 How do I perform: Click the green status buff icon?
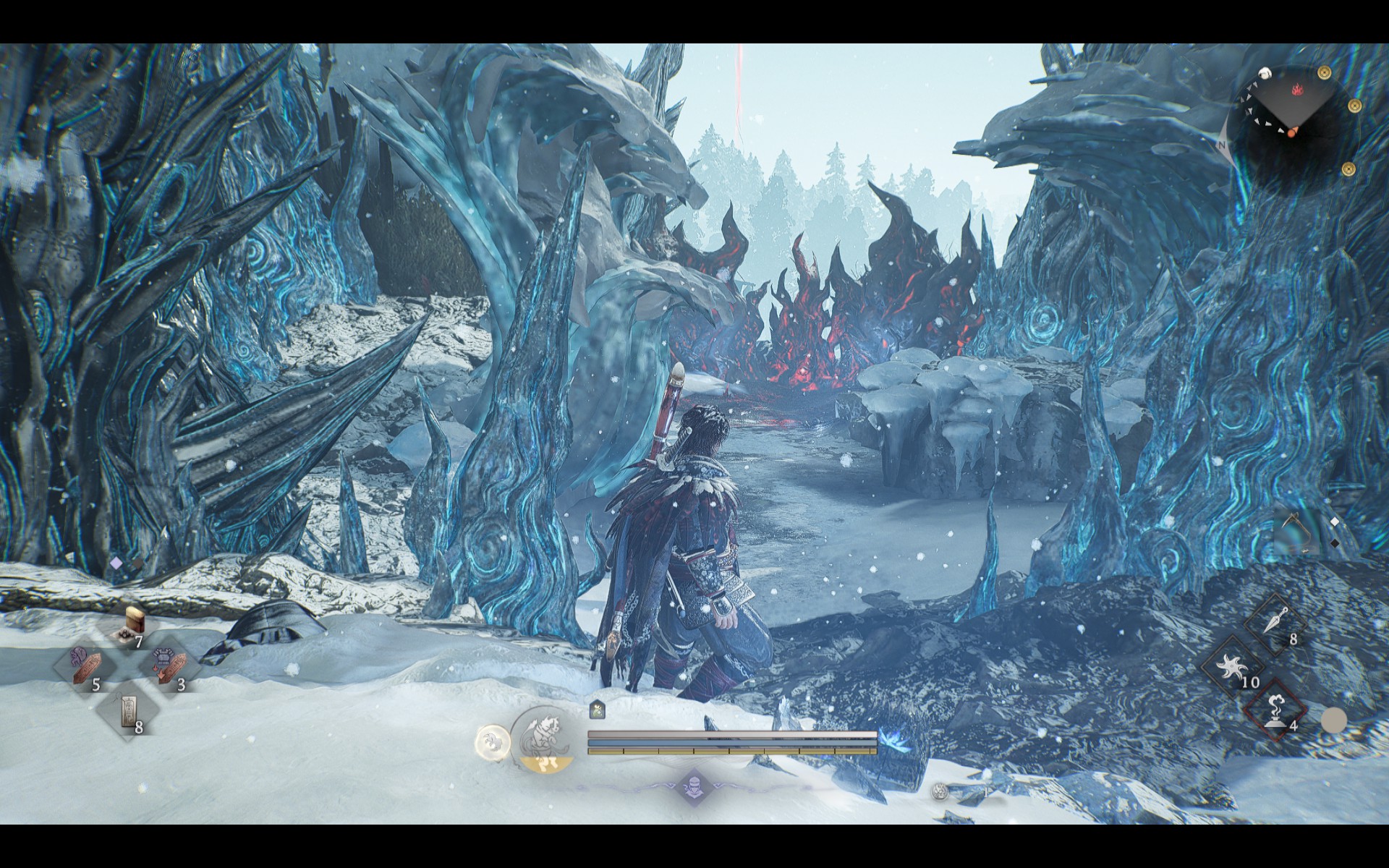point(596,710)
